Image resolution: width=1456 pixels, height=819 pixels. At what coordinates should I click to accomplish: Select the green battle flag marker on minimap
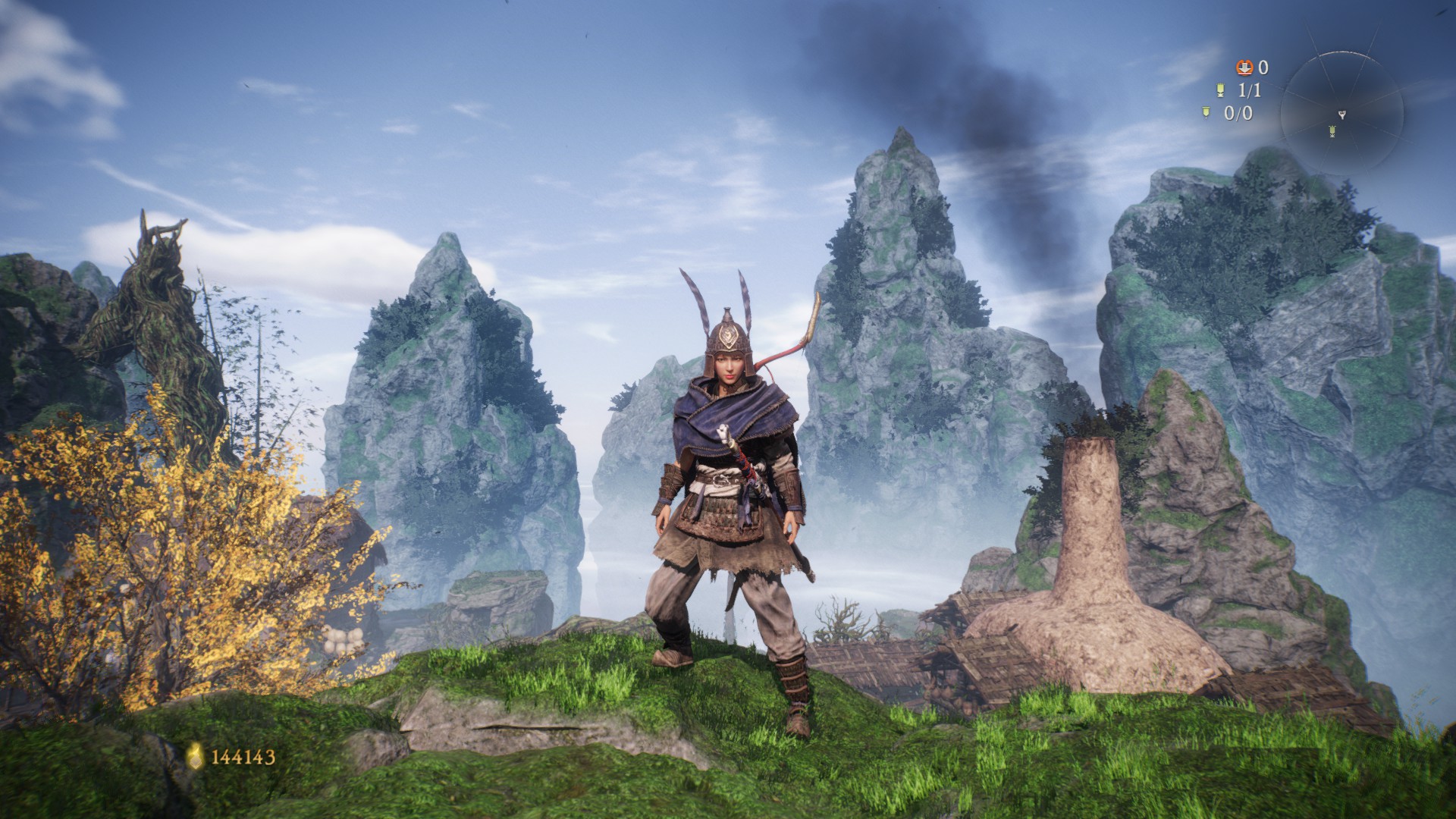[x=1332, y=132]
